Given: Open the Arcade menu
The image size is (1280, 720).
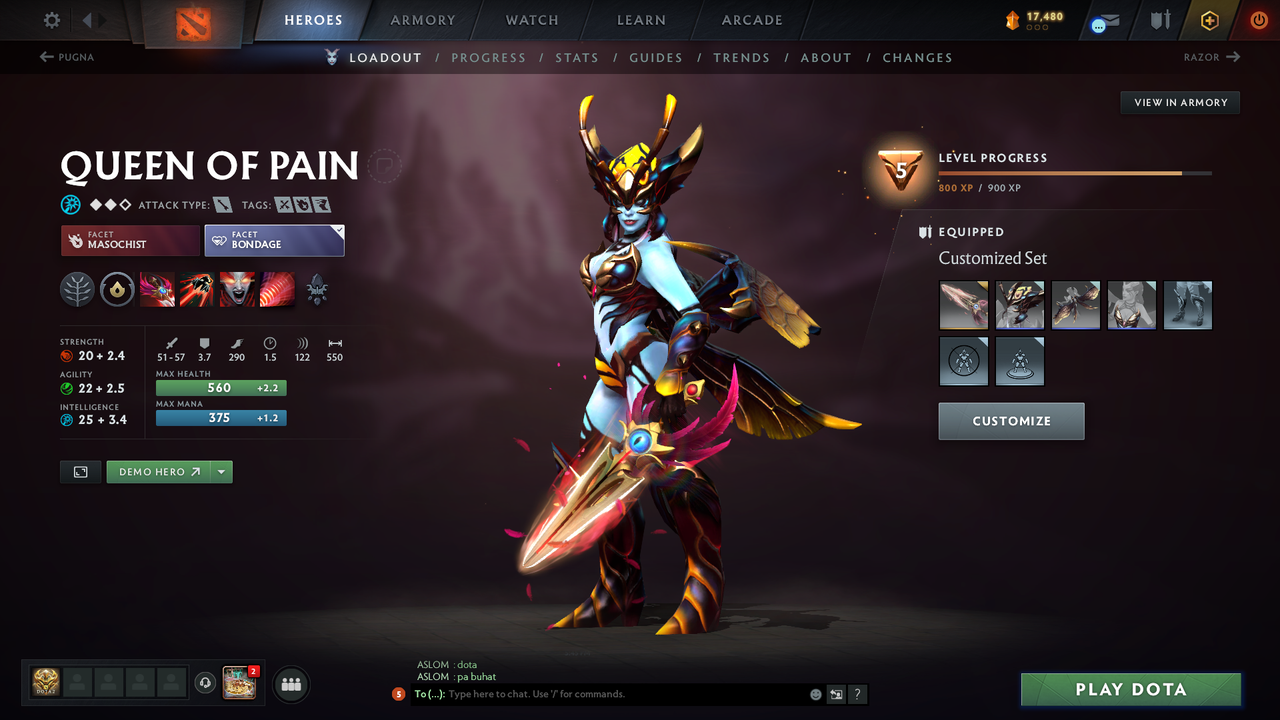Looking at the screenshot, I should pyautogui.click(x=751, y=20).
